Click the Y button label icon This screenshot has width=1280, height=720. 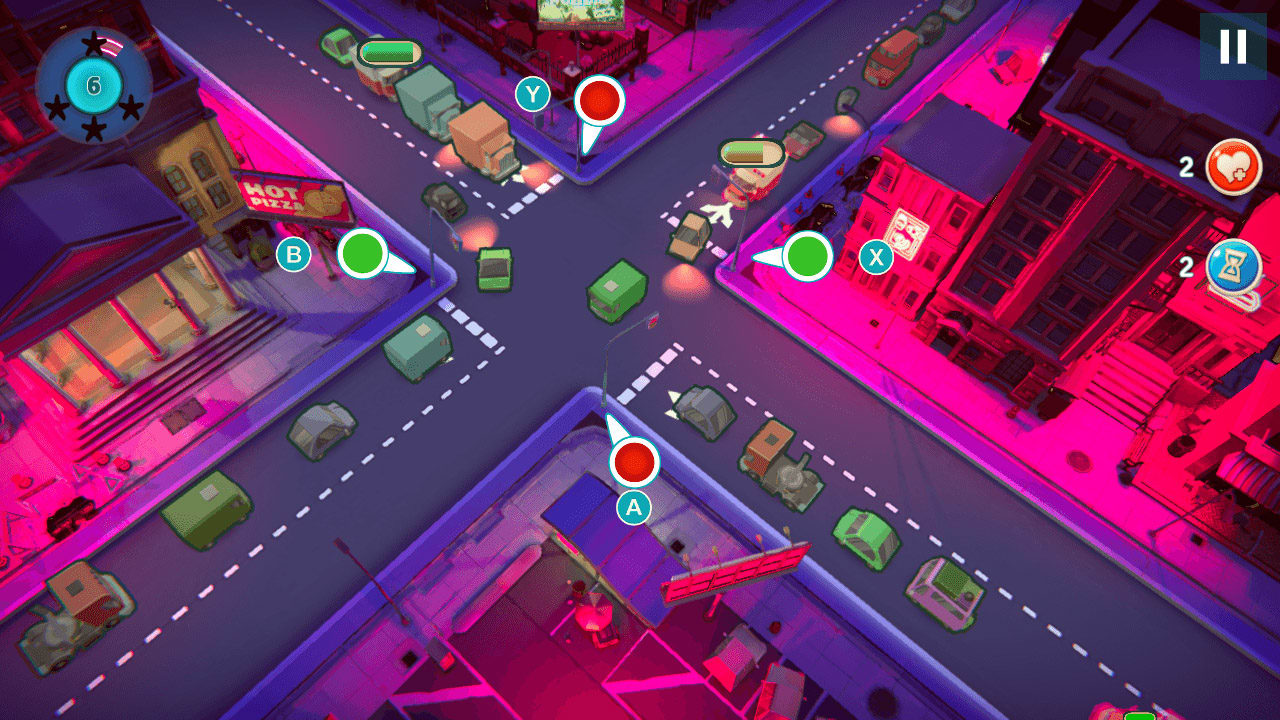click(x=533, y=93)
